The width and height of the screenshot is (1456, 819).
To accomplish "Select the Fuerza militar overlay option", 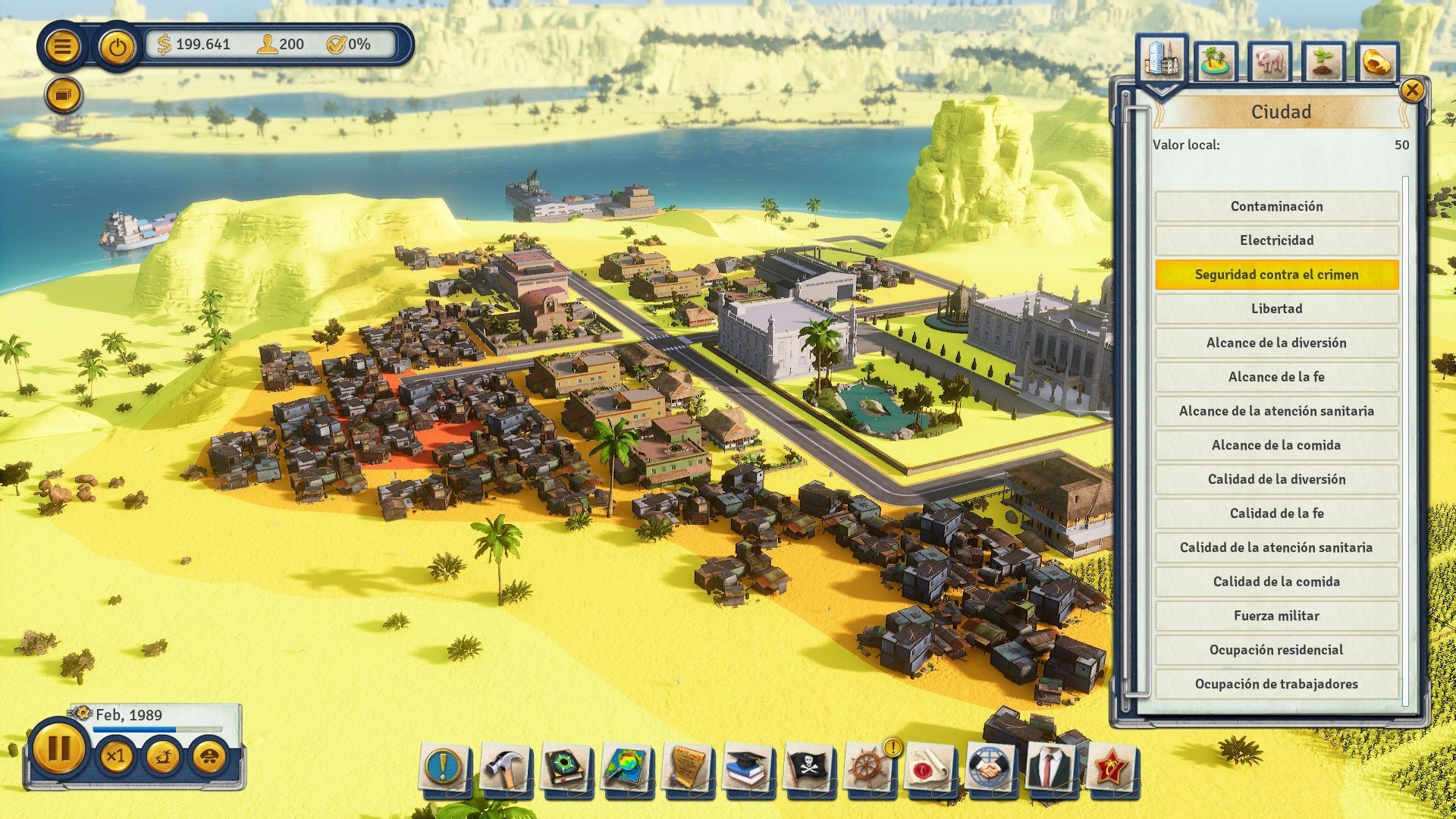I will point(1276,616).
